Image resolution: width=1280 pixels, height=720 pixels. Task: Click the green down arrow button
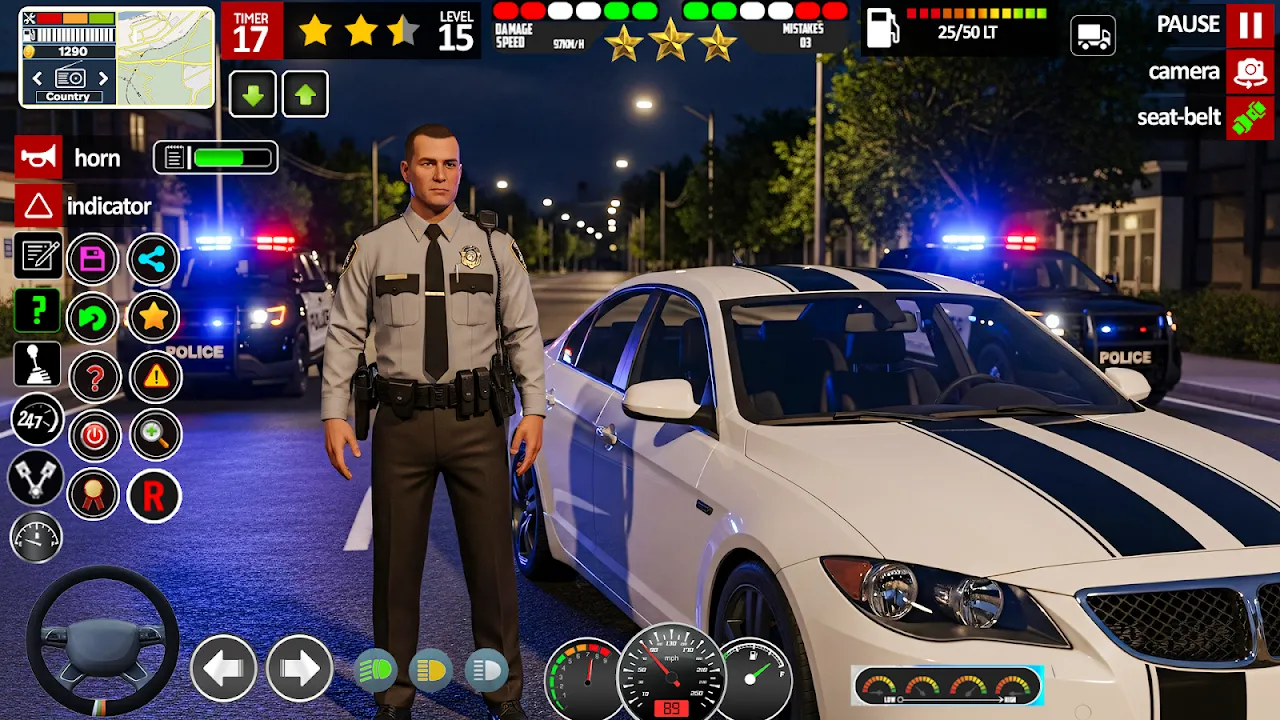click(x=253, y=95)
